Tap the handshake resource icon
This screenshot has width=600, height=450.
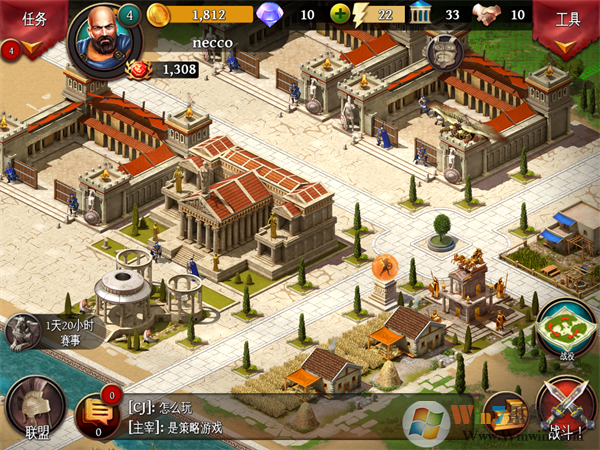tap(487, 15)
